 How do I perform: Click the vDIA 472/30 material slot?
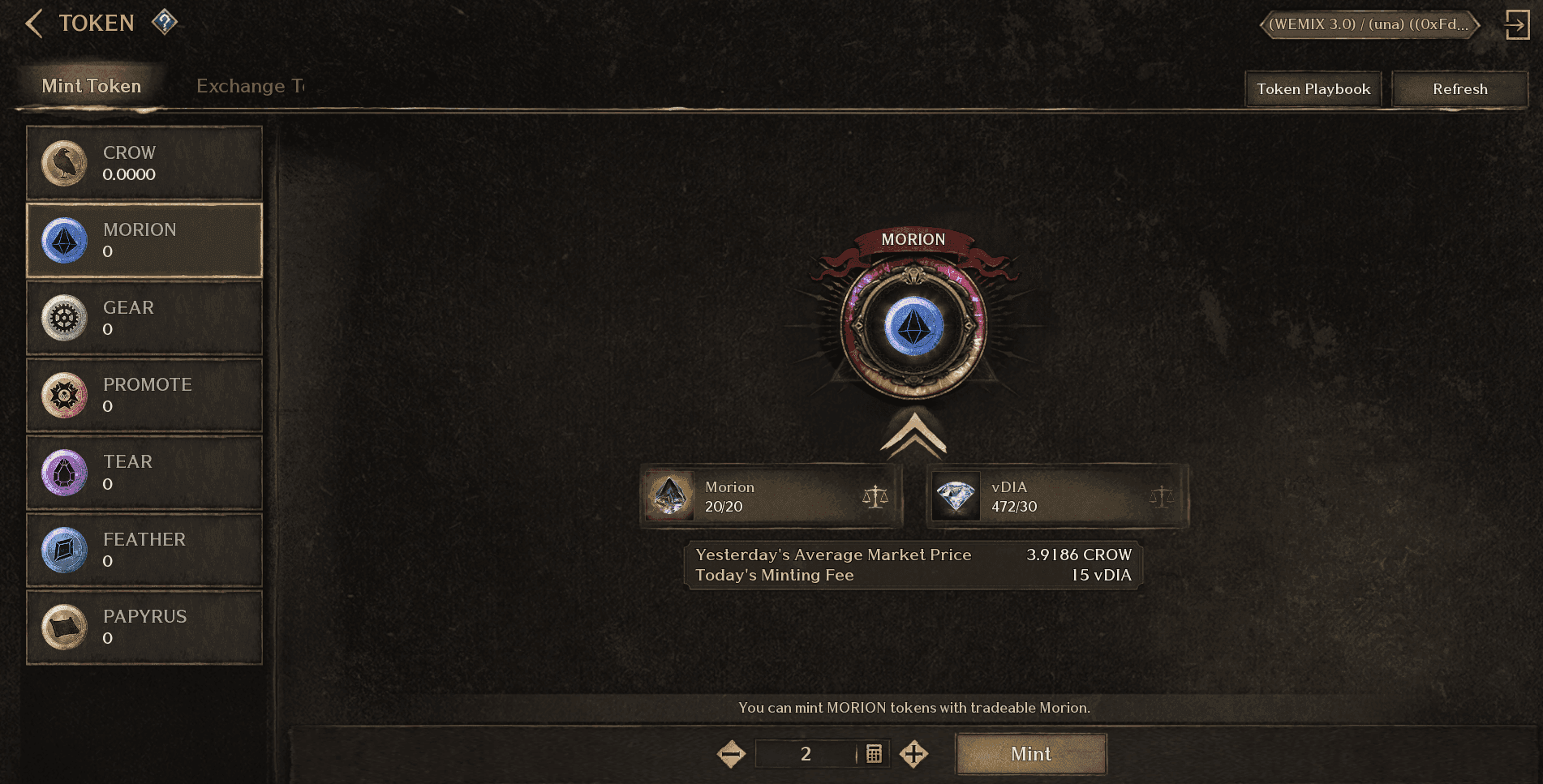point(1057,496)
